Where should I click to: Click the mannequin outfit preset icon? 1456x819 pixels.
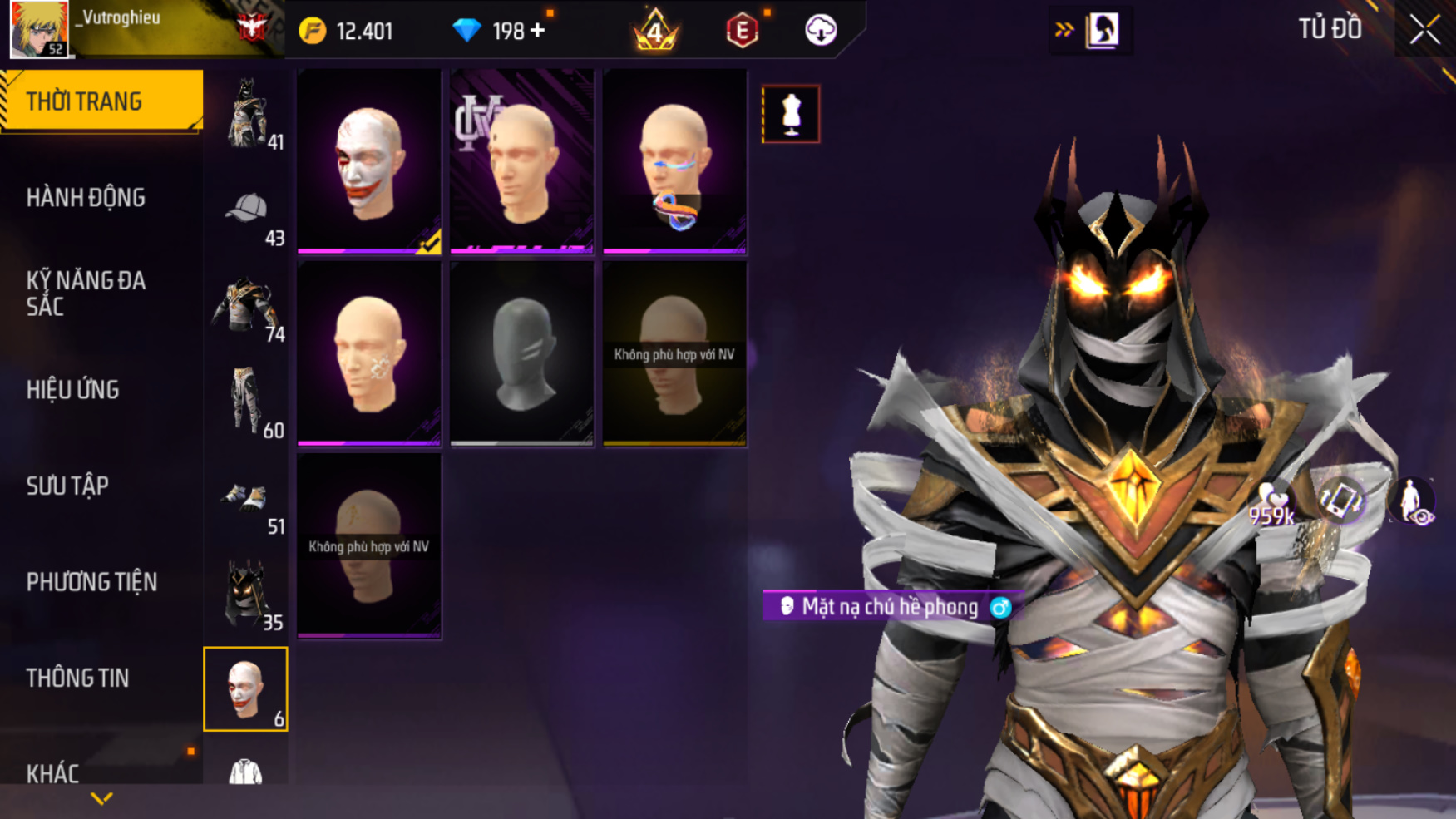(x=791, y=114)
